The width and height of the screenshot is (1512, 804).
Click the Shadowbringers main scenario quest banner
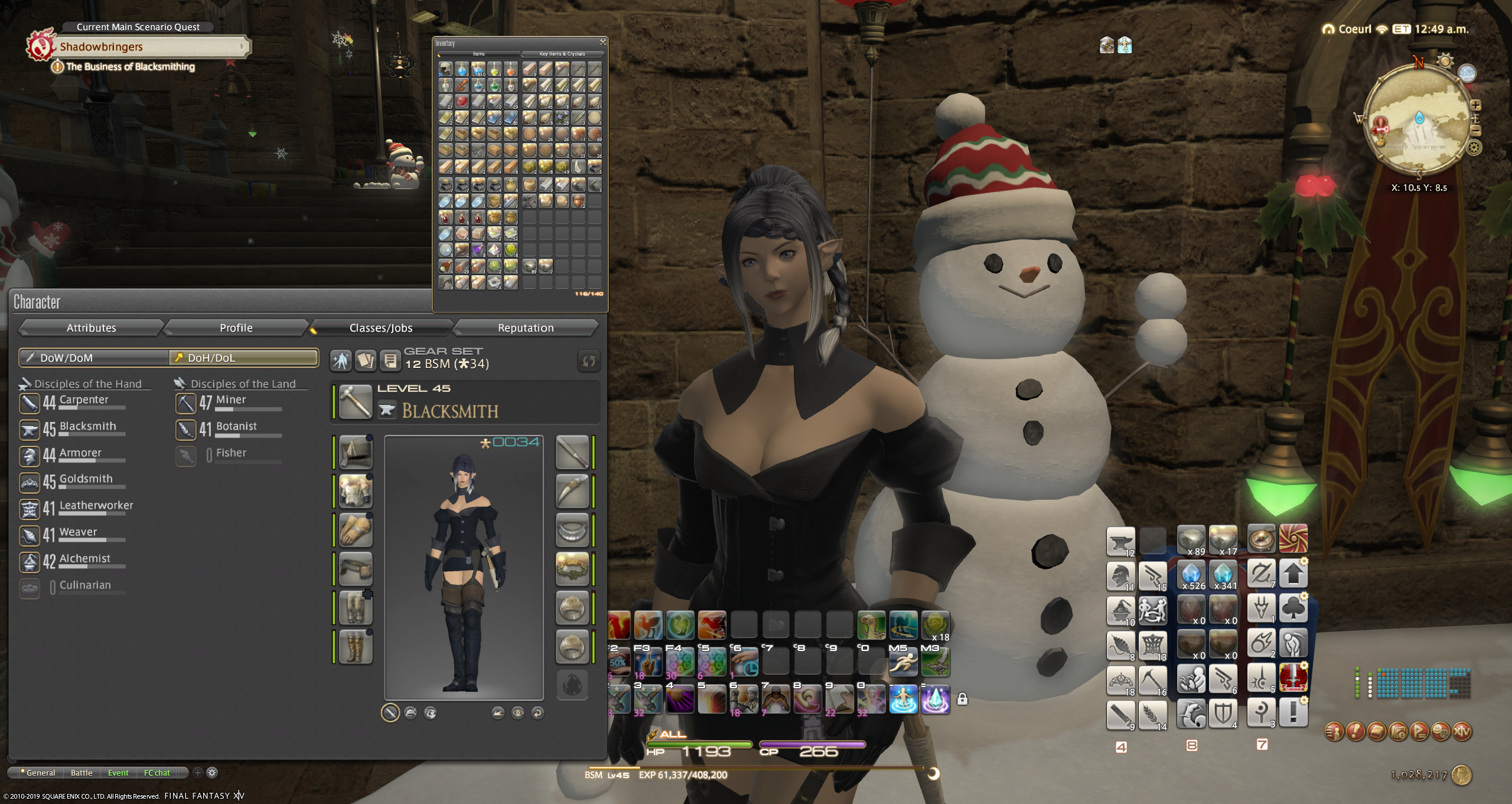148,47
